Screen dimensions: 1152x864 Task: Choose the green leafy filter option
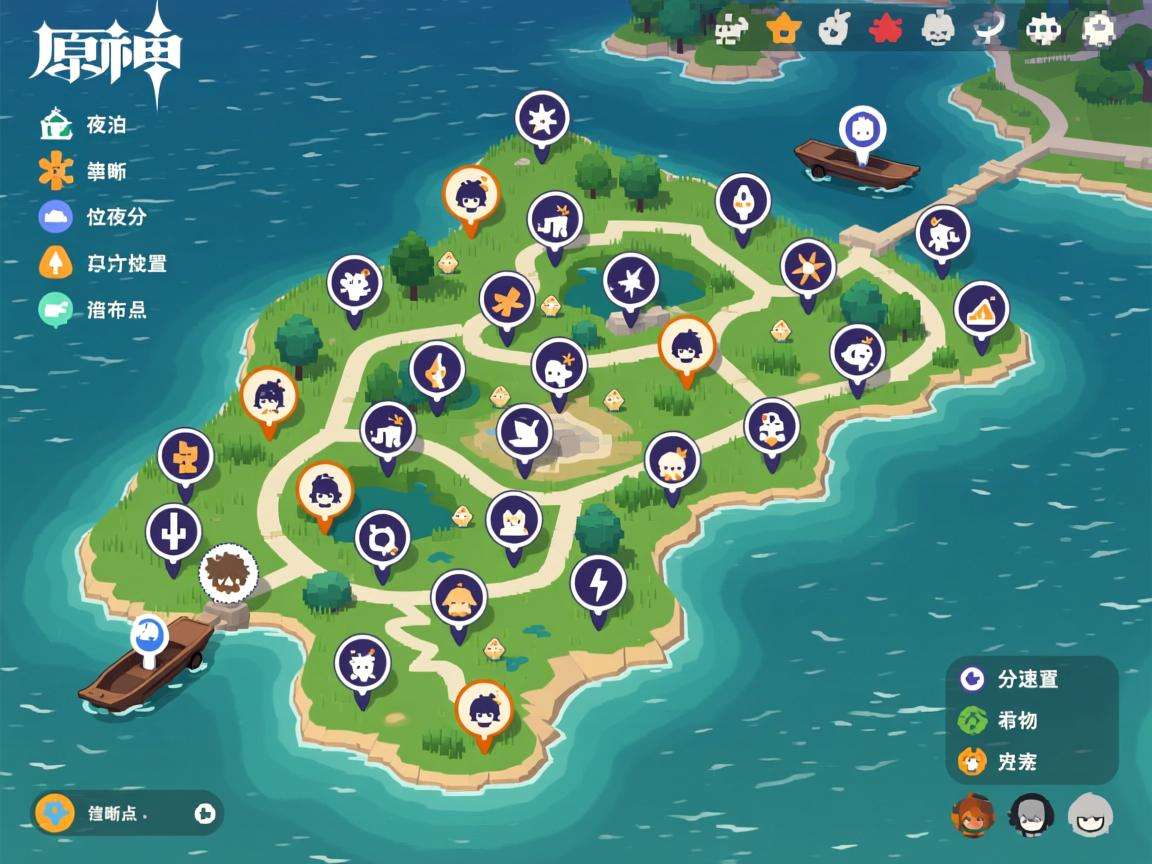[971, 720]
